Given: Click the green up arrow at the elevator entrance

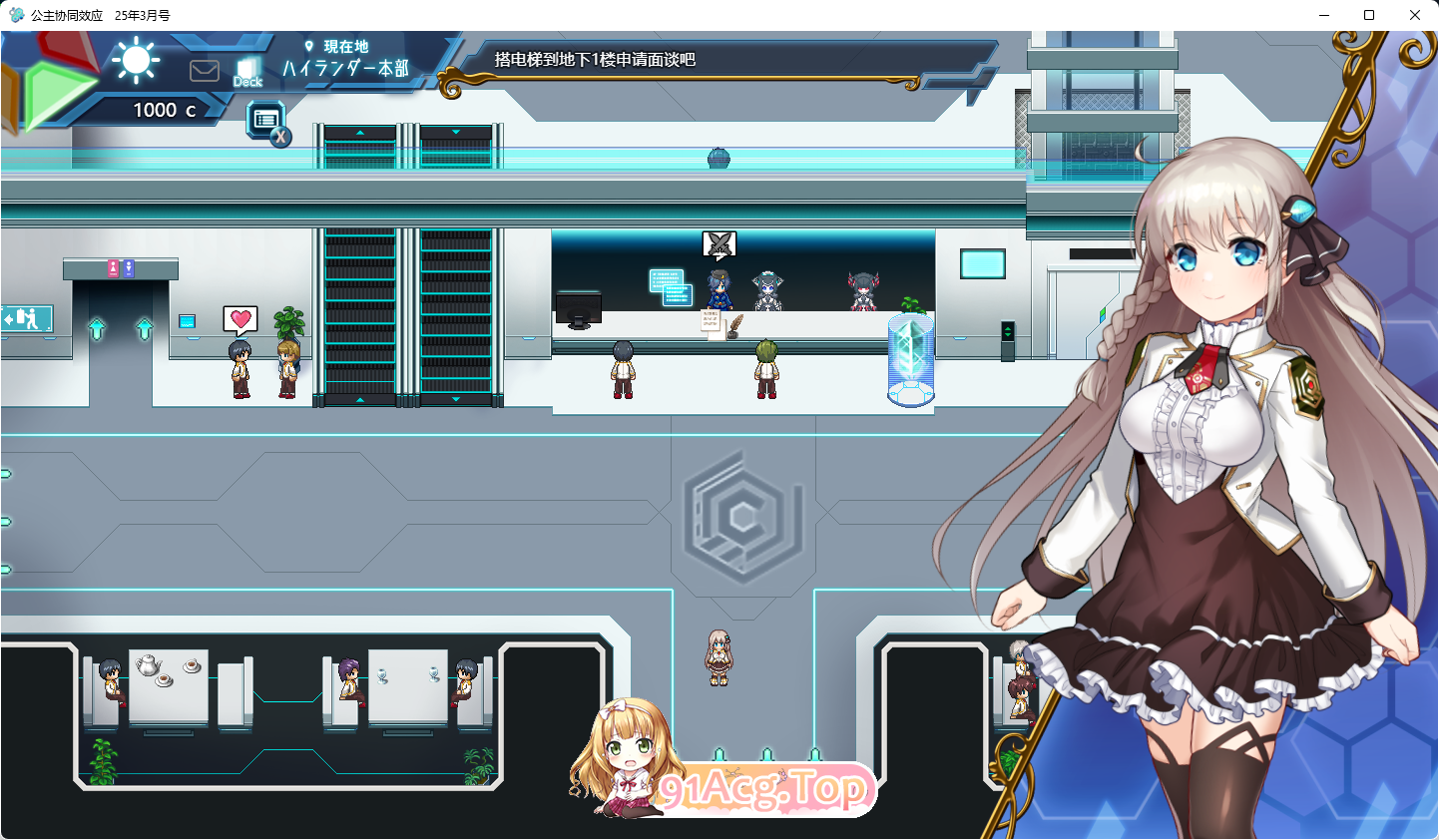Looking at the screenshot, I should [96, 328].
